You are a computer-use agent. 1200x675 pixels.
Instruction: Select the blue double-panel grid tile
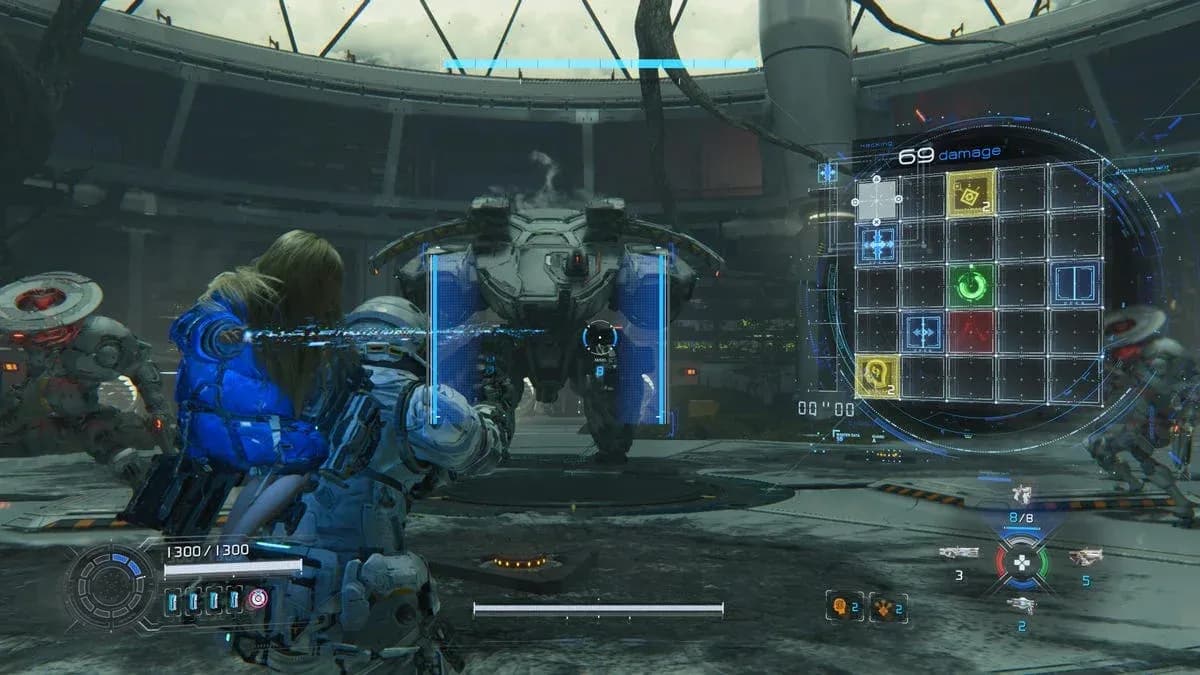tap(1074, 285)
